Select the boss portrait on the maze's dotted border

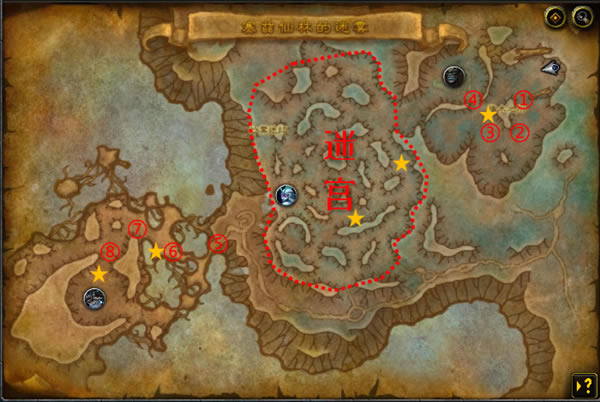point(287,194)
